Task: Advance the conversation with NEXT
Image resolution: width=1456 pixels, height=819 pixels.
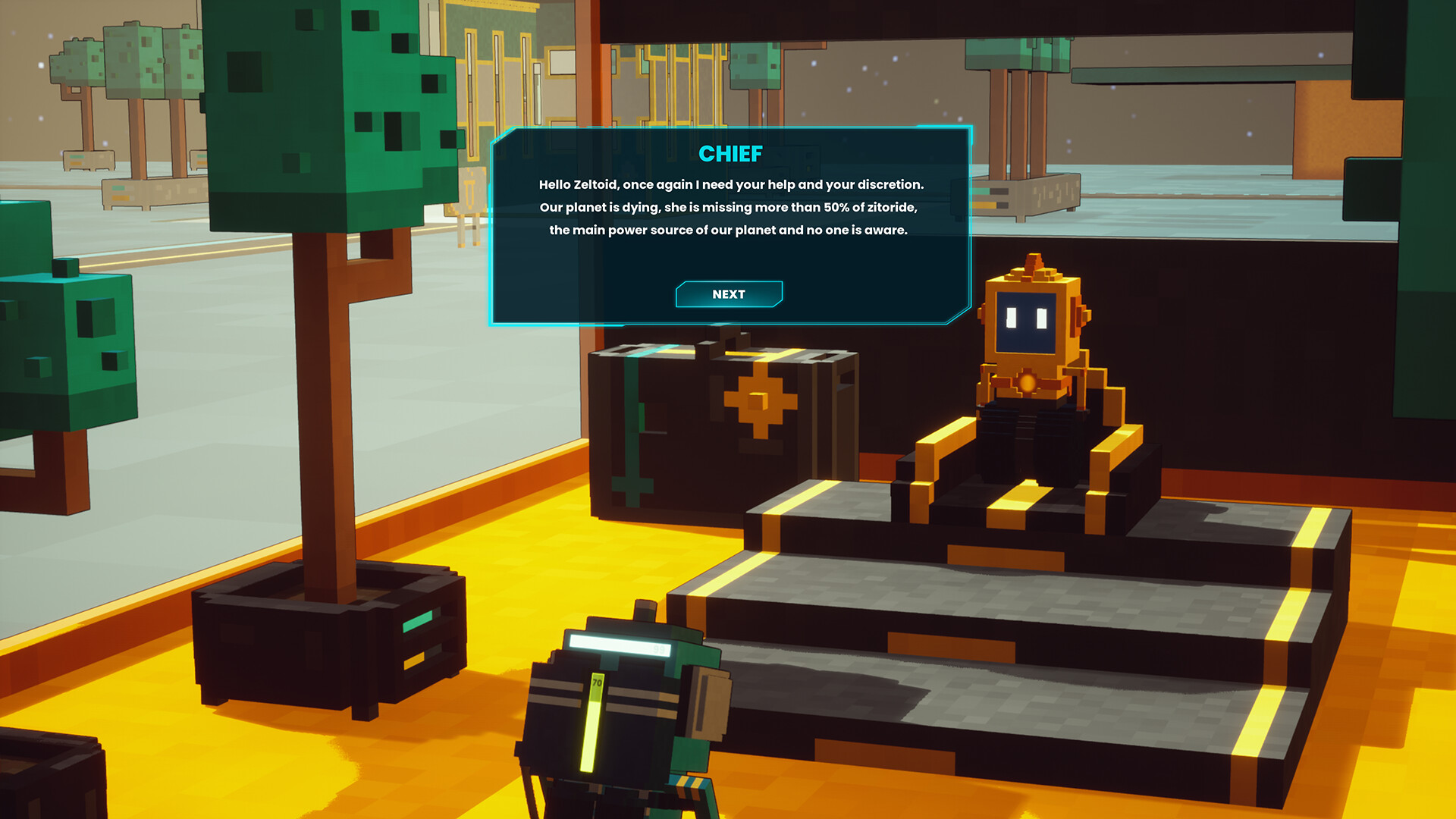Action: click(728, 294)
